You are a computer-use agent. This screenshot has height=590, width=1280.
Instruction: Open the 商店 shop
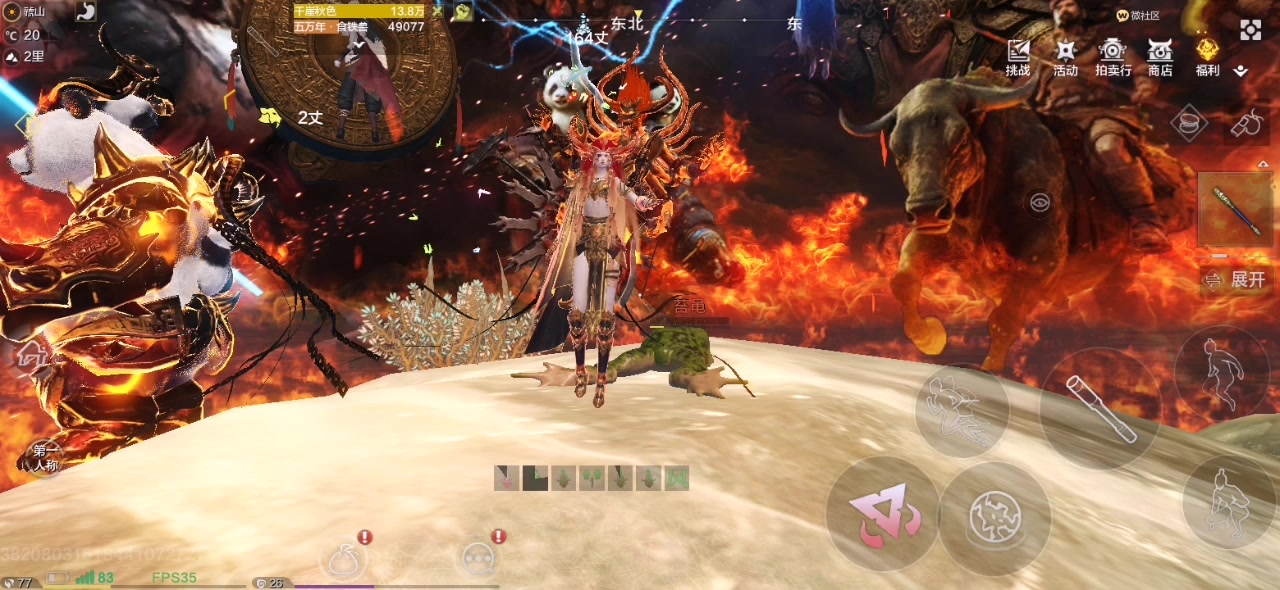(x=1160, y=57)
